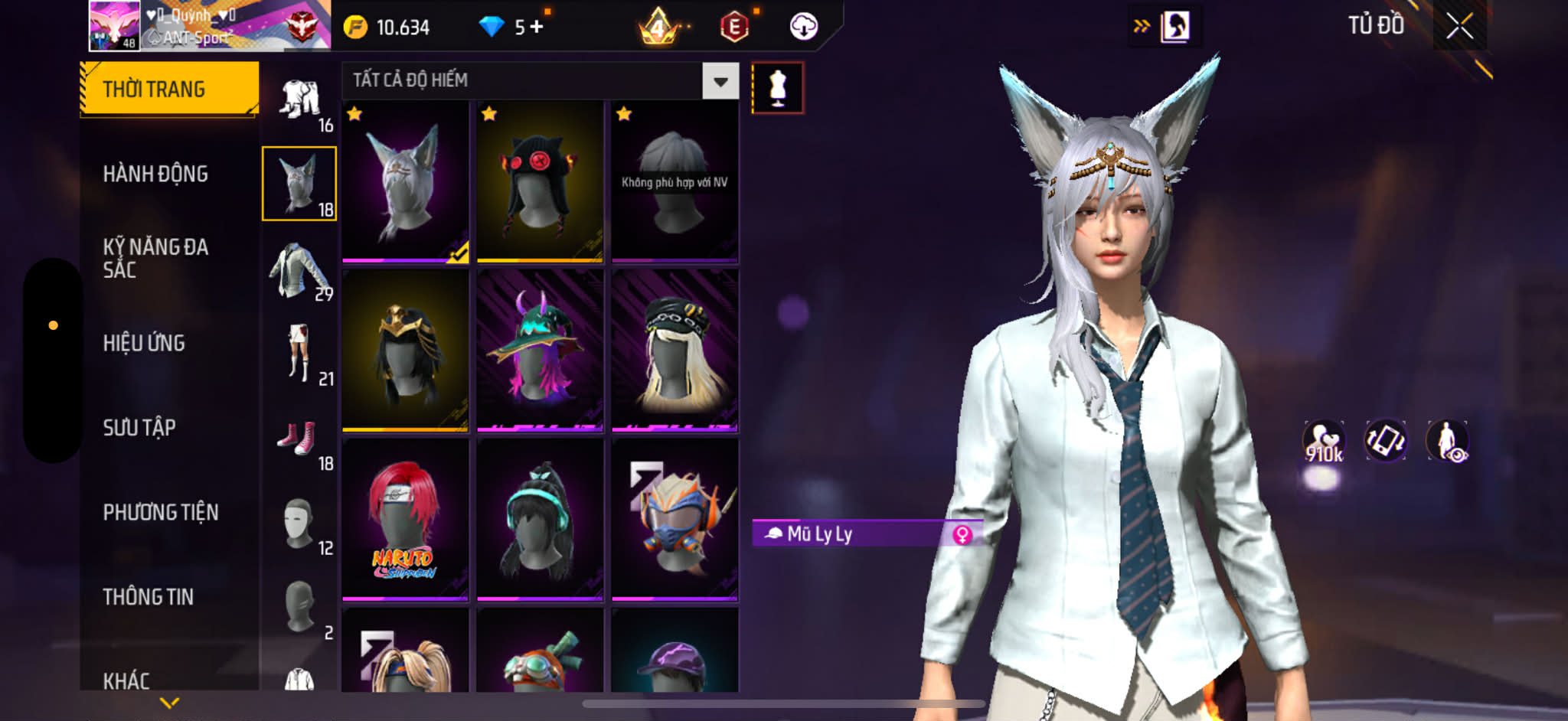Close the wardrobe with the X button
1568x721 pixels.
pos(1459,27)
